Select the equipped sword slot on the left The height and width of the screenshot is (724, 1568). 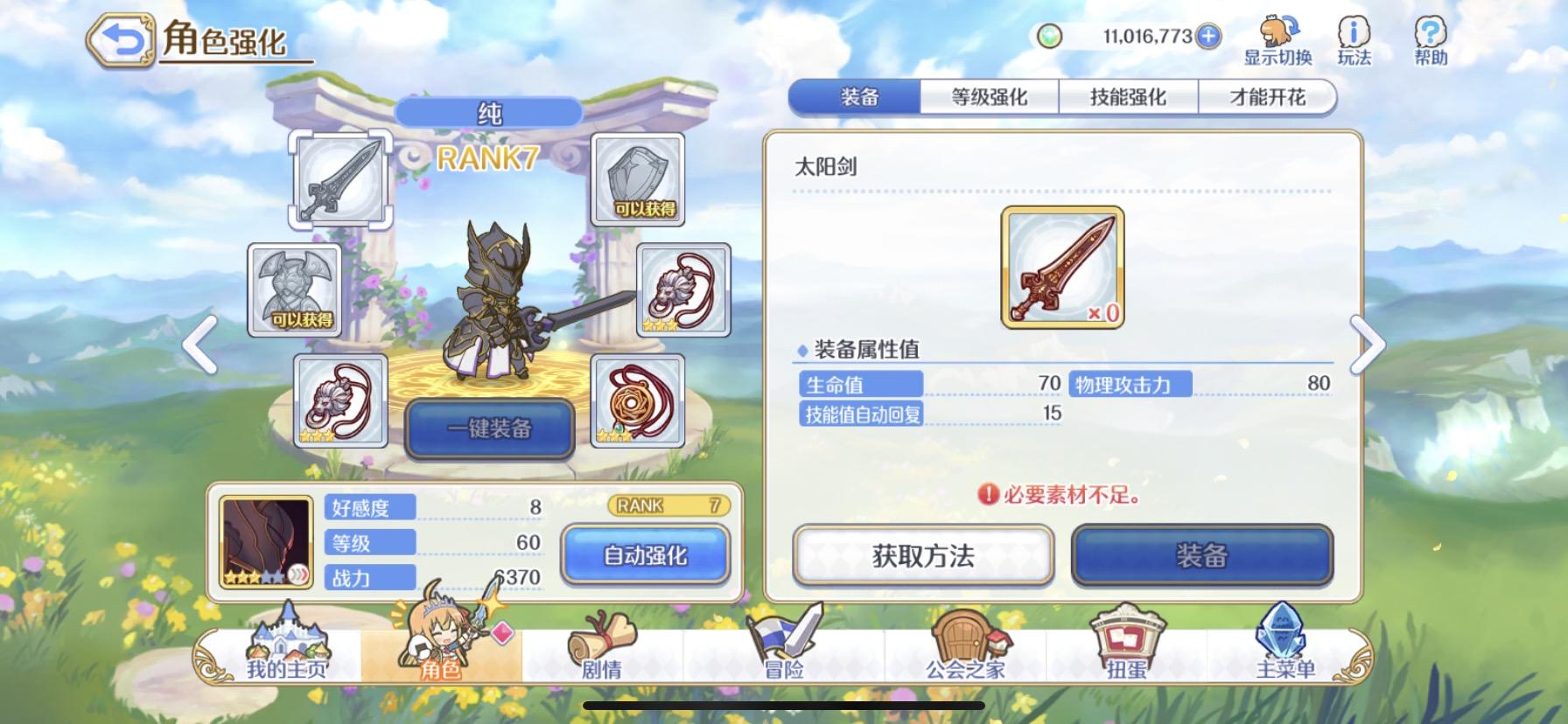click(x=341, y=179)
